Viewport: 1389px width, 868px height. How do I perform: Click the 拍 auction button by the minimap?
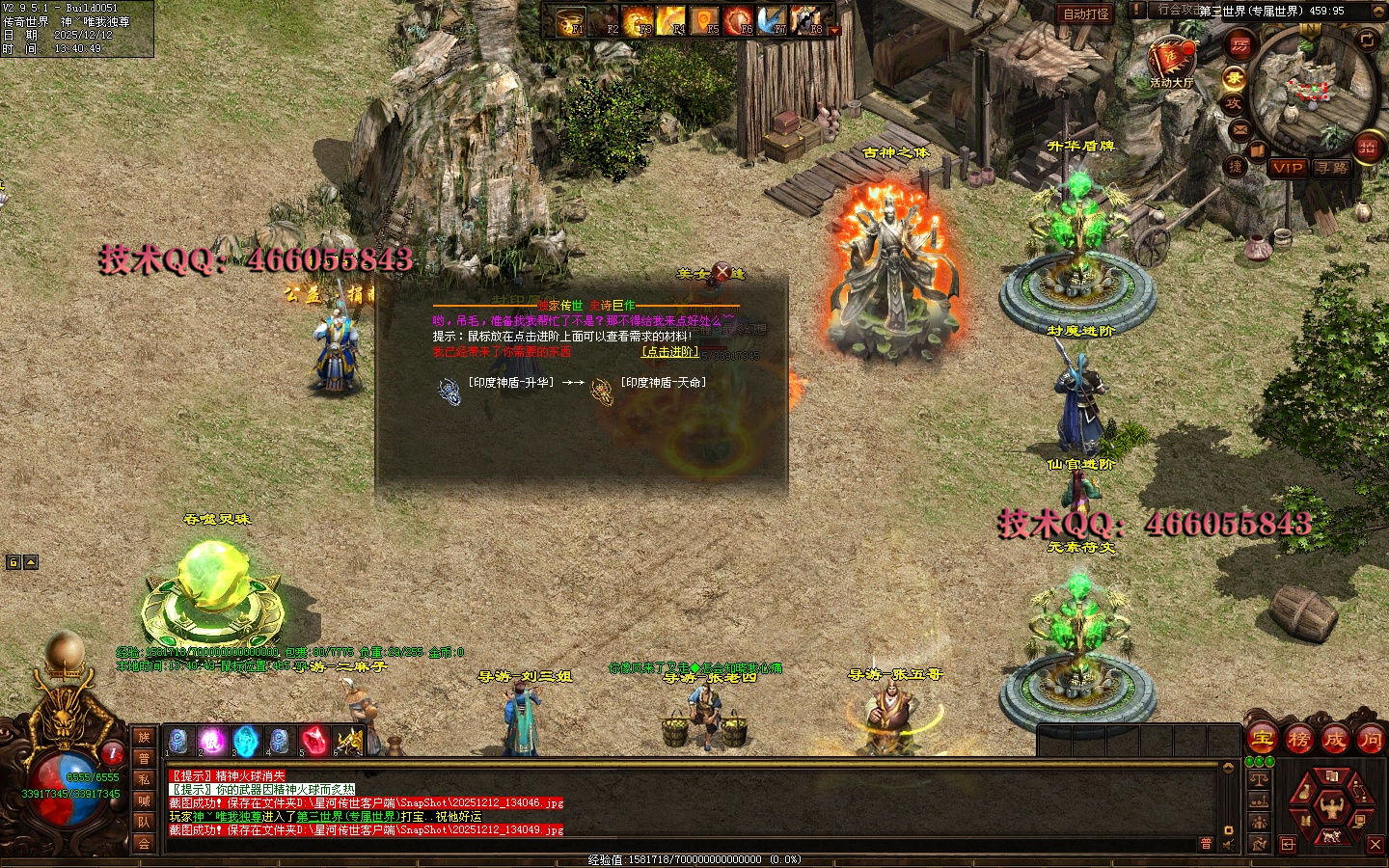[x=1367, y=147]
